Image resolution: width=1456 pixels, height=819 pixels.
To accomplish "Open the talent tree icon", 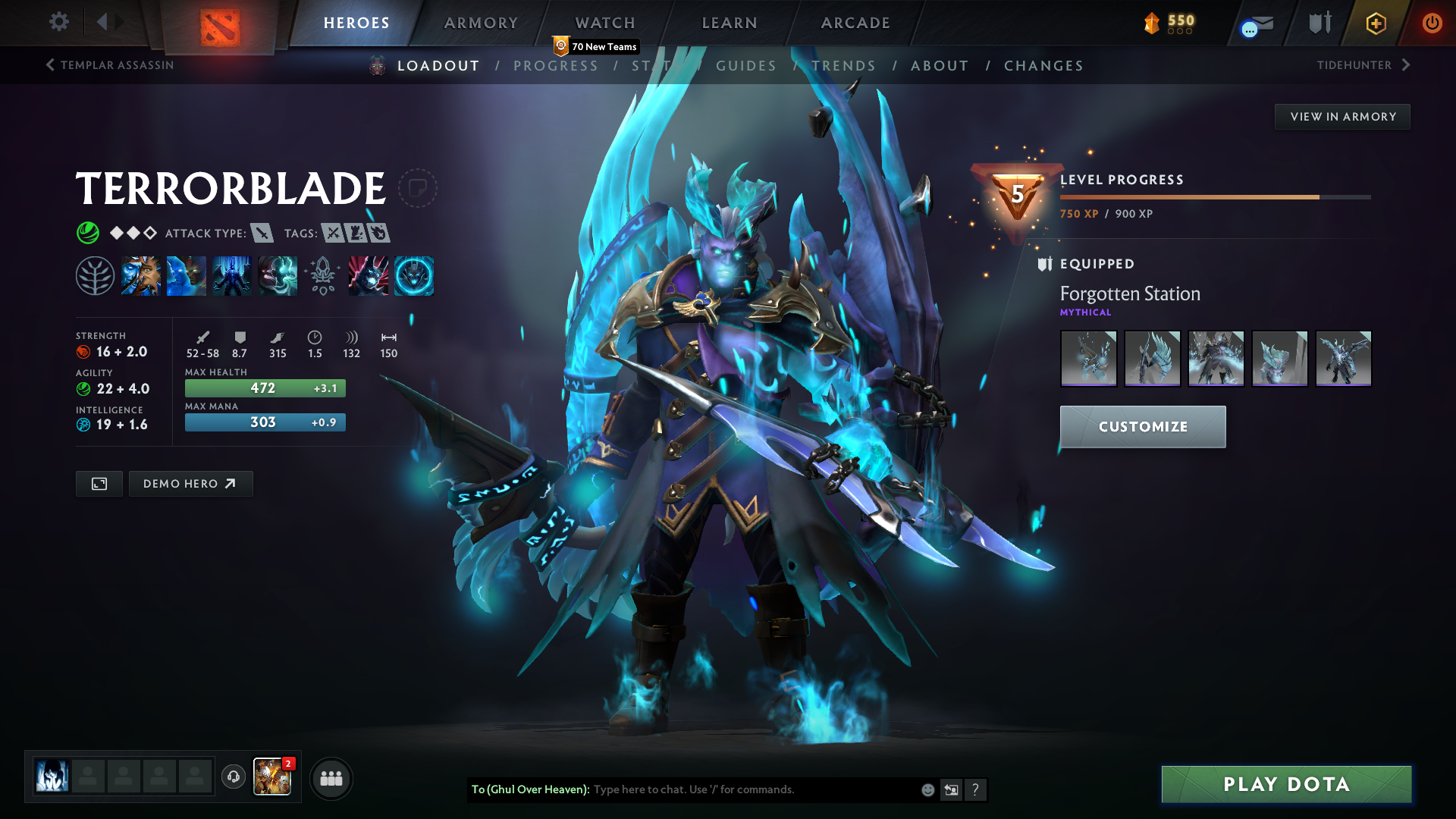I will 96,275.
